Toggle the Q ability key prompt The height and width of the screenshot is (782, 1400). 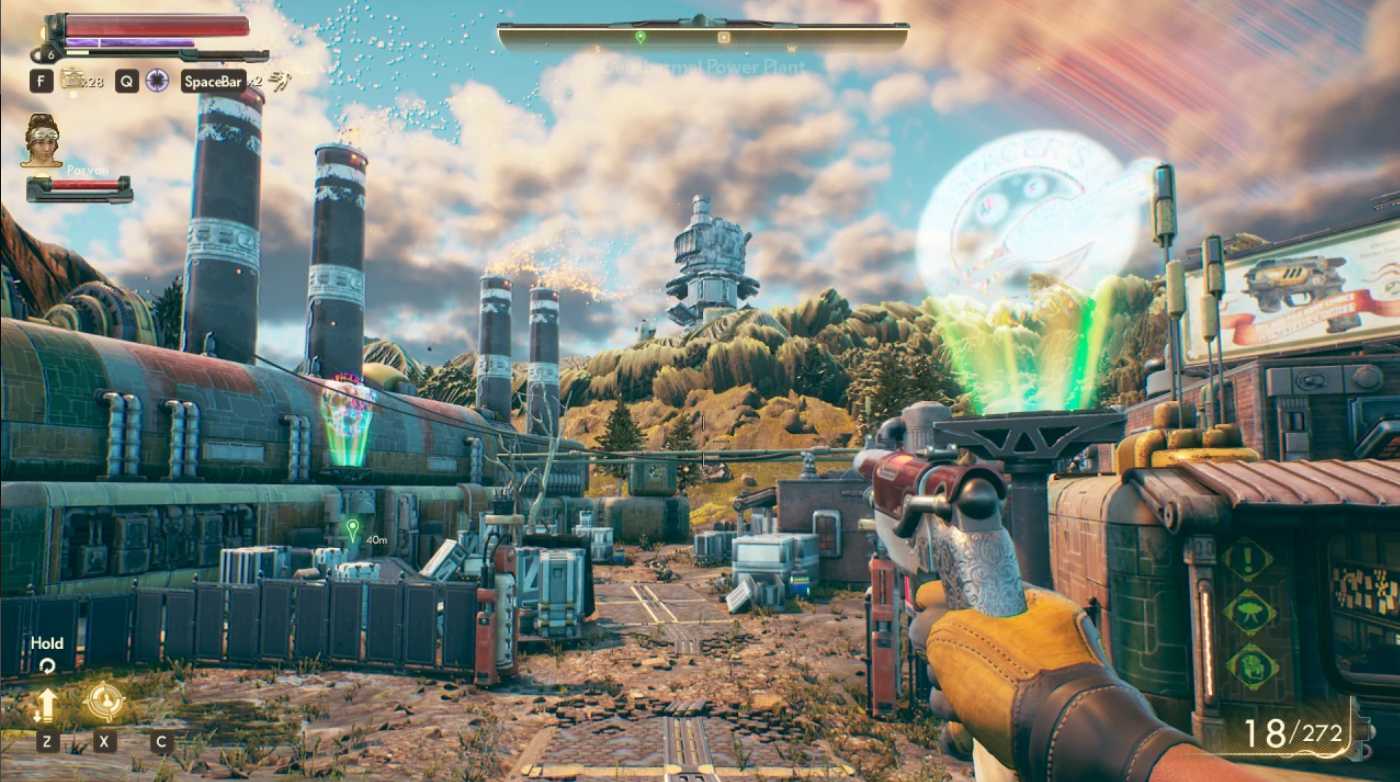coord(125,82)
